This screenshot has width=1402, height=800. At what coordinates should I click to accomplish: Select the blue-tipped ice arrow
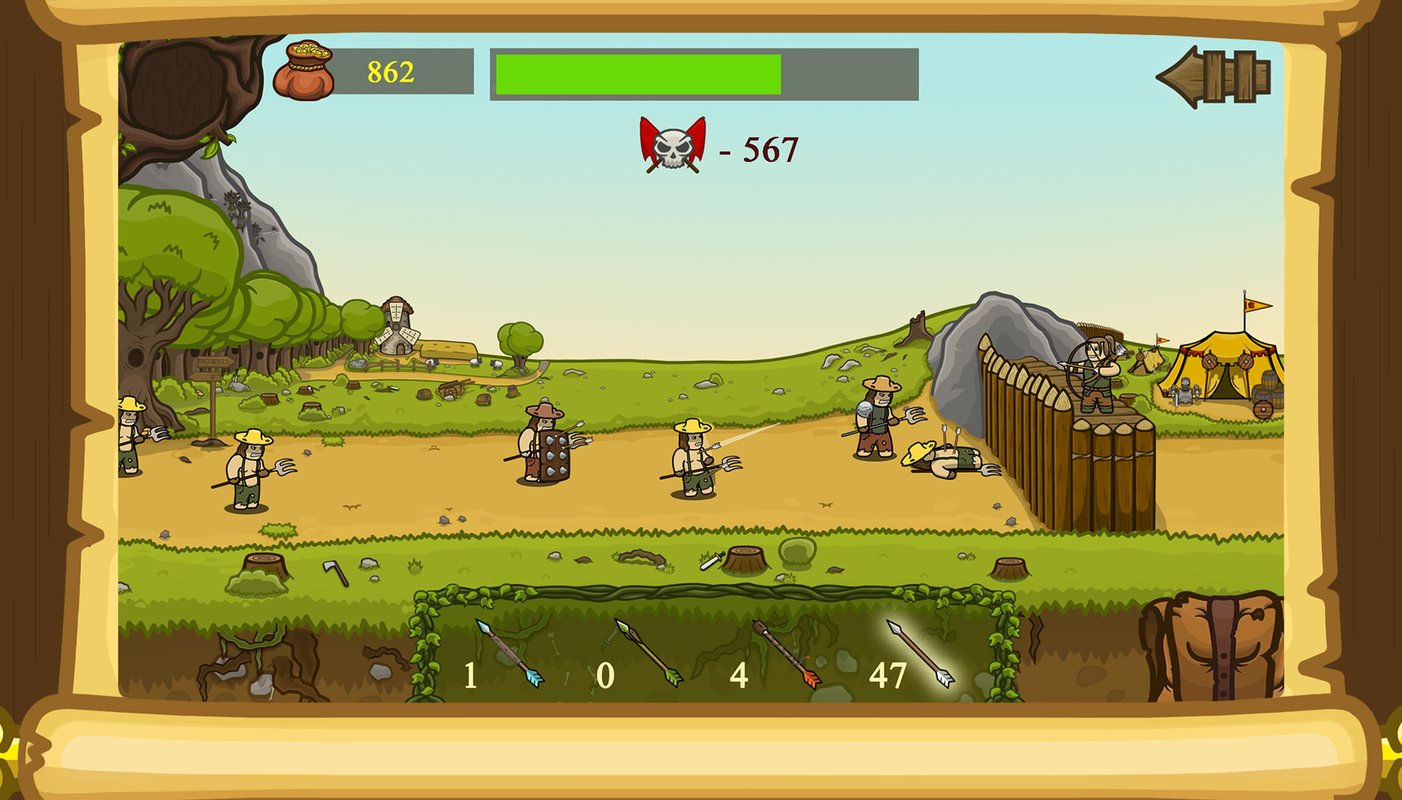pyautogui.click(x=510, y=653)
